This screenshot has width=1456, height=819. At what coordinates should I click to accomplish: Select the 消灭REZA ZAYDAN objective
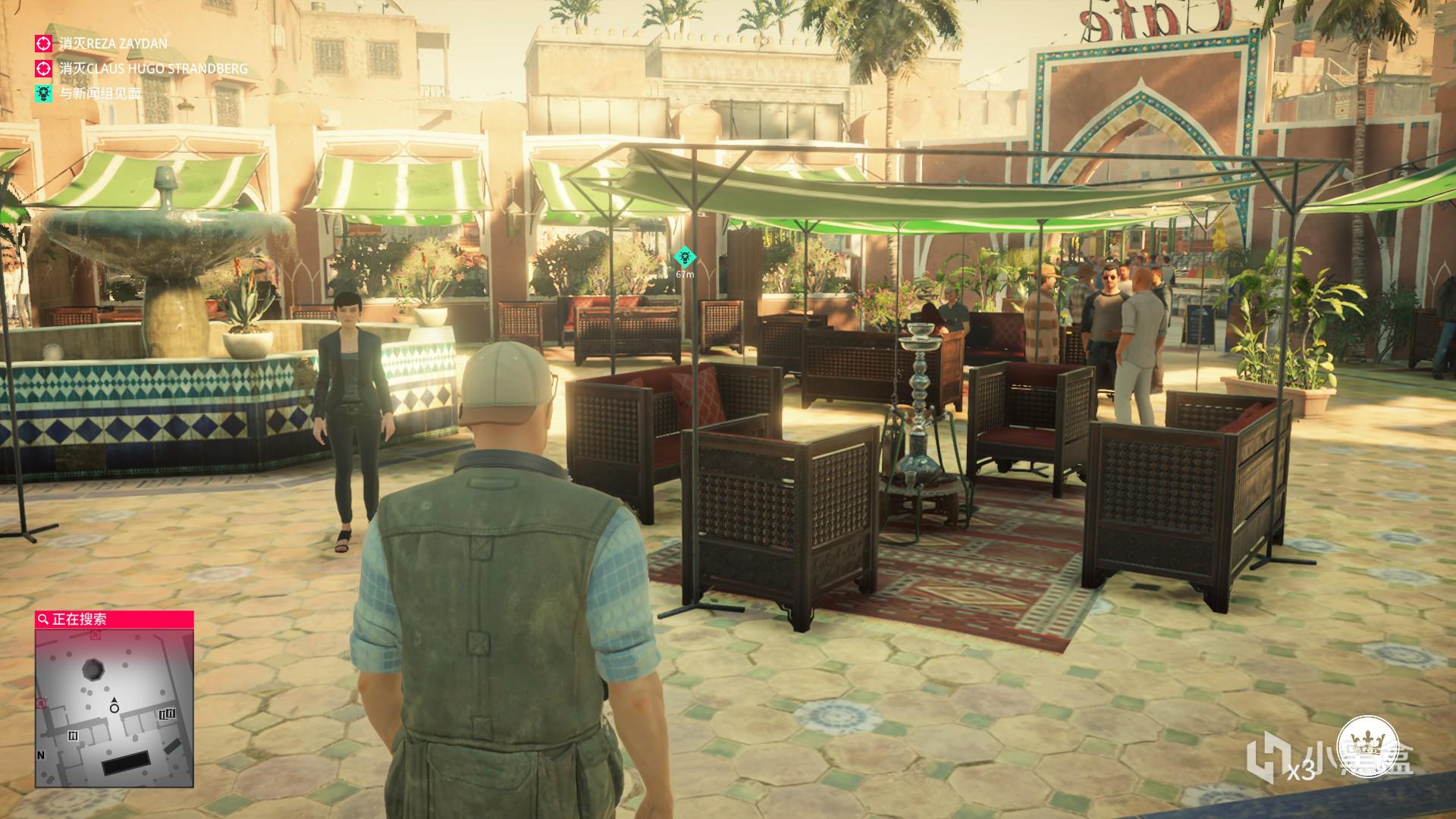113,44
